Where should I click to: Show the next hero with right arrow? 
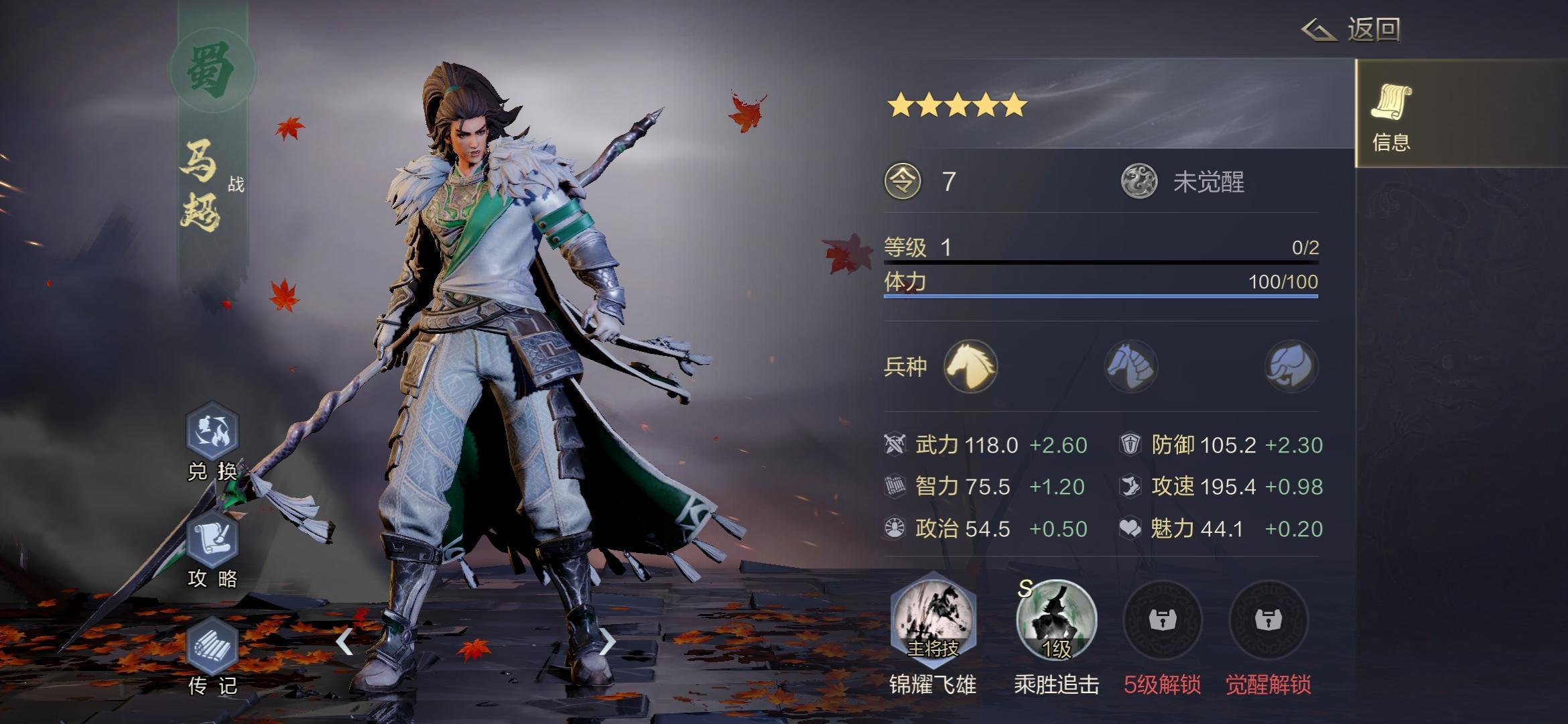tap(606, 642)
